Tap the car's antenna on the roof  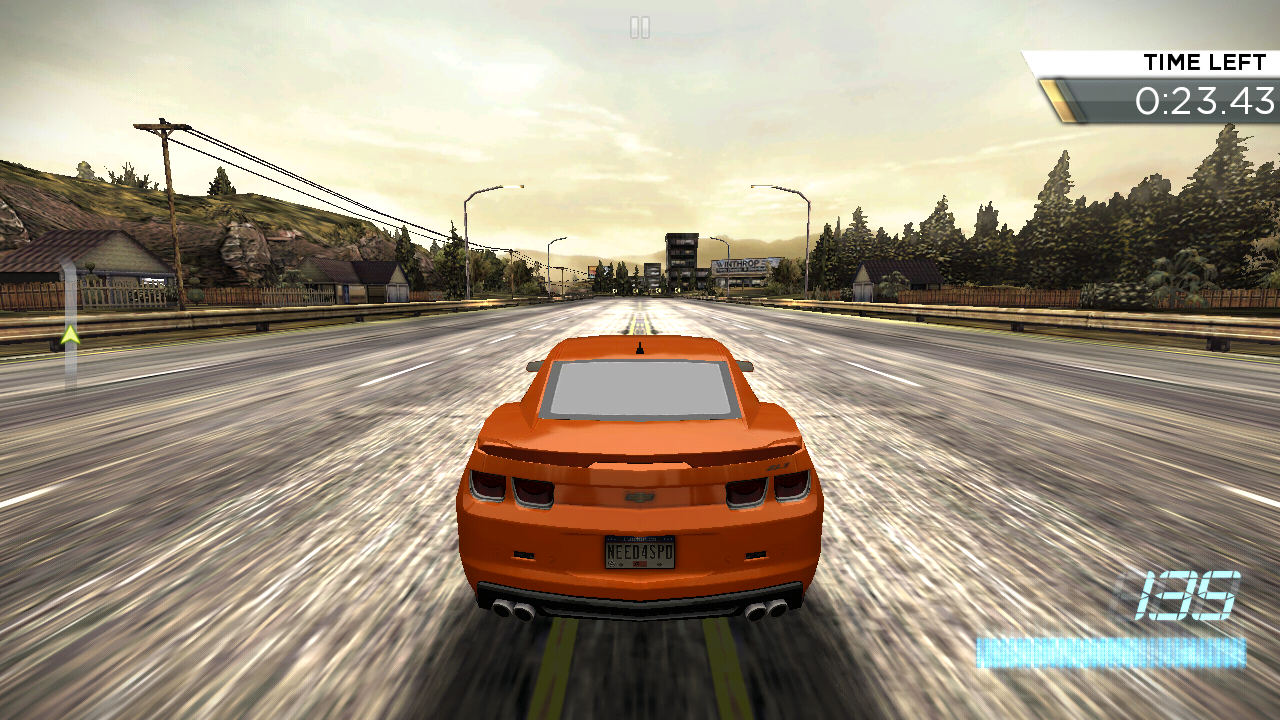click(x=638, y=346)
